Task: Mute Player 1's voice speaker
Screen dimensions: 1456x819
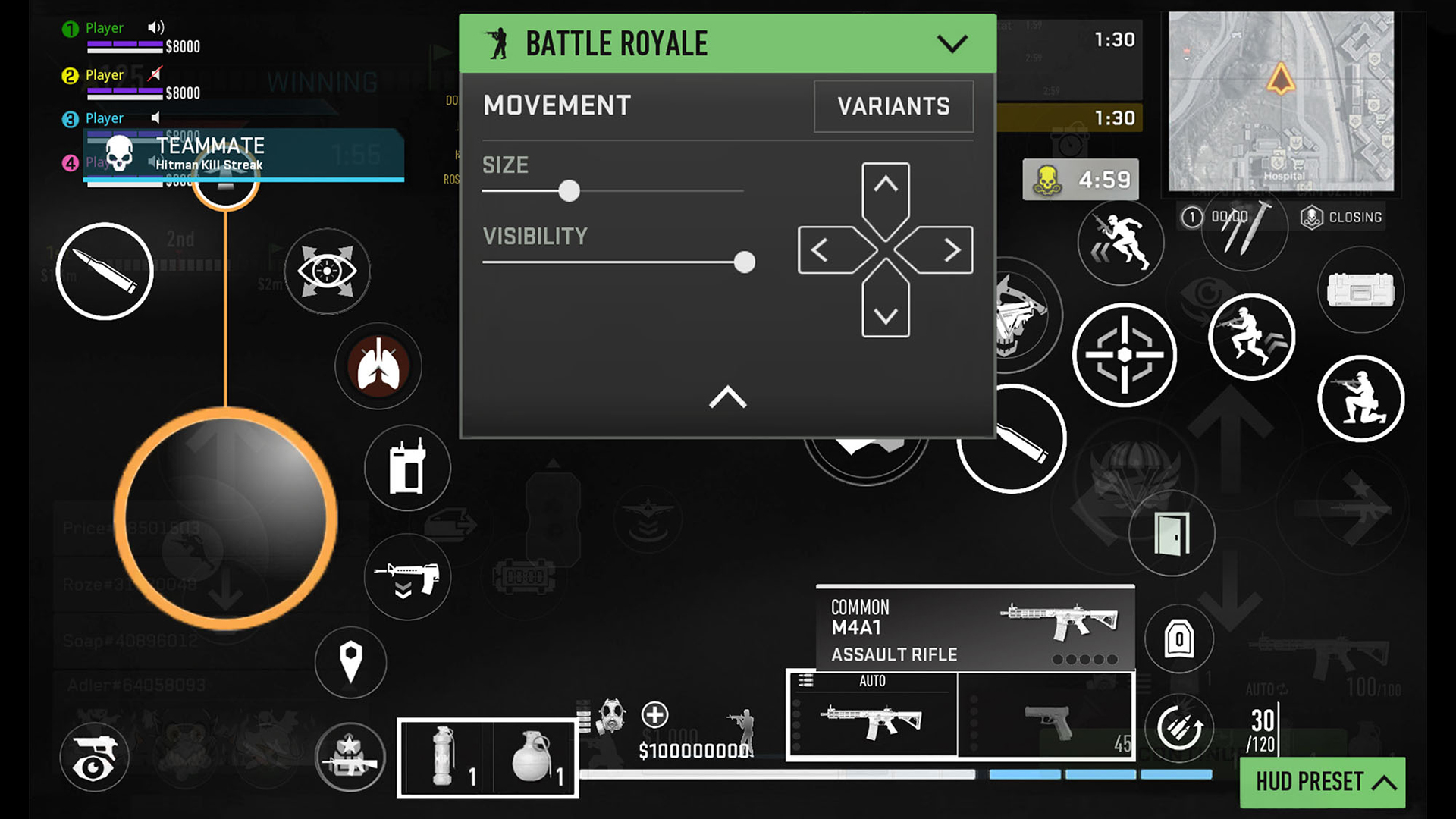Action: [x=155, y=27]
